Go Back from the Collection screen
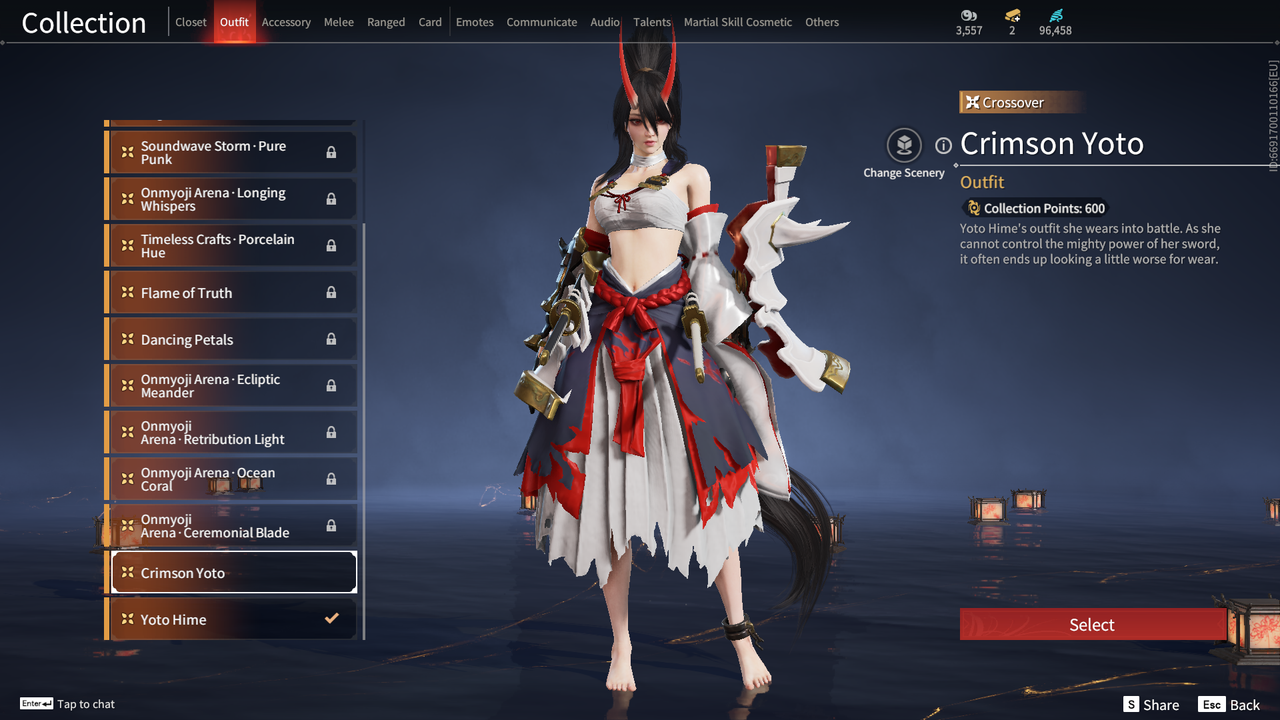1280x720 pixels. click(x=1230, y=705)
